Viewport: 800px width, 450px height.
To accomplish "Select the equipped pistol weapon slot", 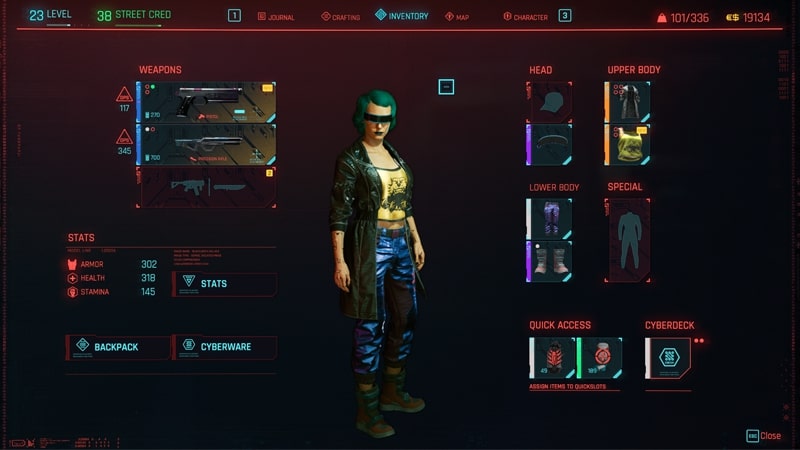I will tap(208, 102).
